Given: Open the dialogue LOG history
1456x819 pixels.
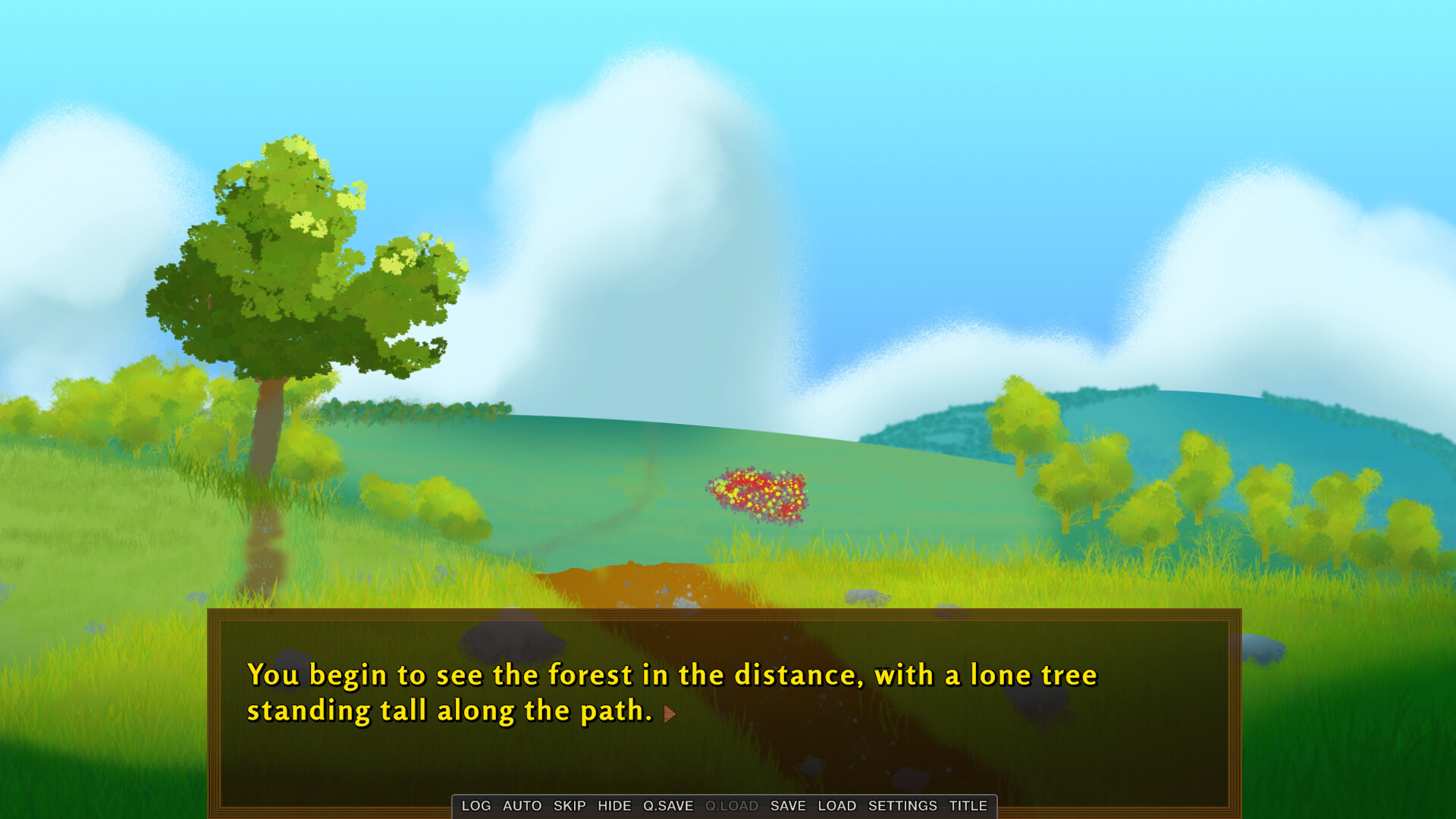Looking at the screenshot, I should [x=476, y=806].
